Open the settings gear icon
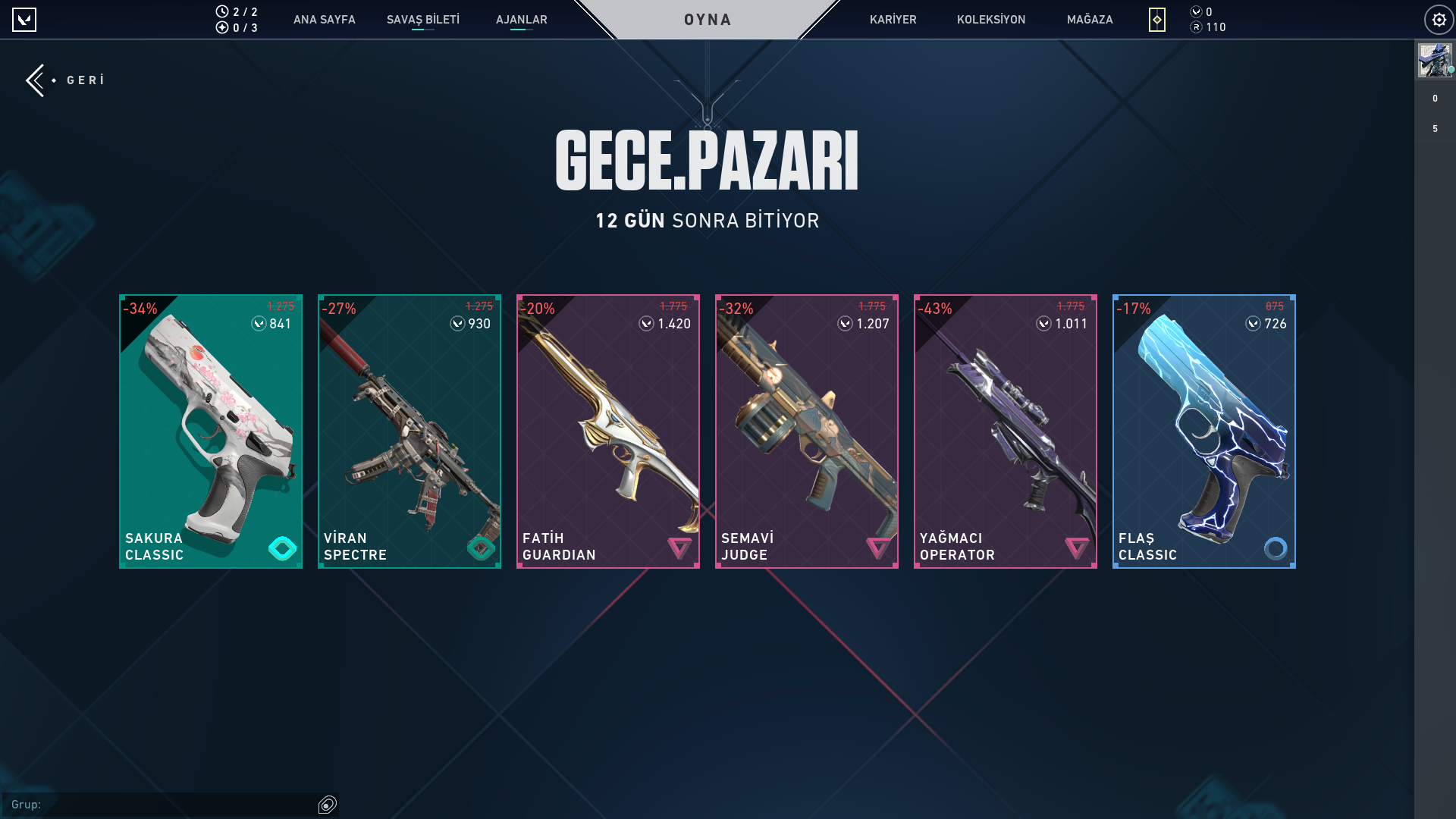Viewport: 1456px width, 819px height. pyautogui.click(x=1439, y=20)
